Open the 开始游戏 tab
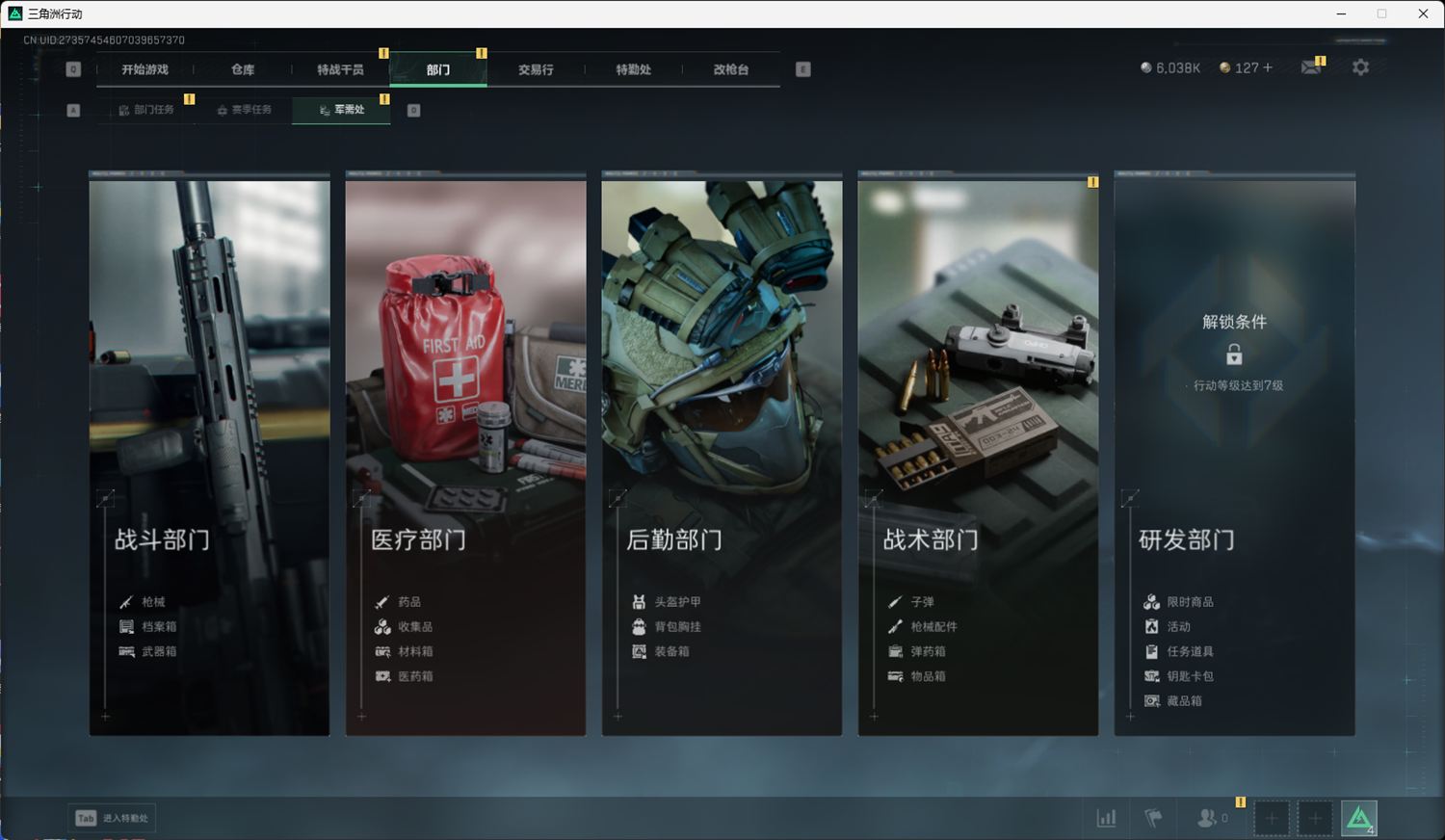Viewport: 1445px width, 840px height. tap(144, 69)
